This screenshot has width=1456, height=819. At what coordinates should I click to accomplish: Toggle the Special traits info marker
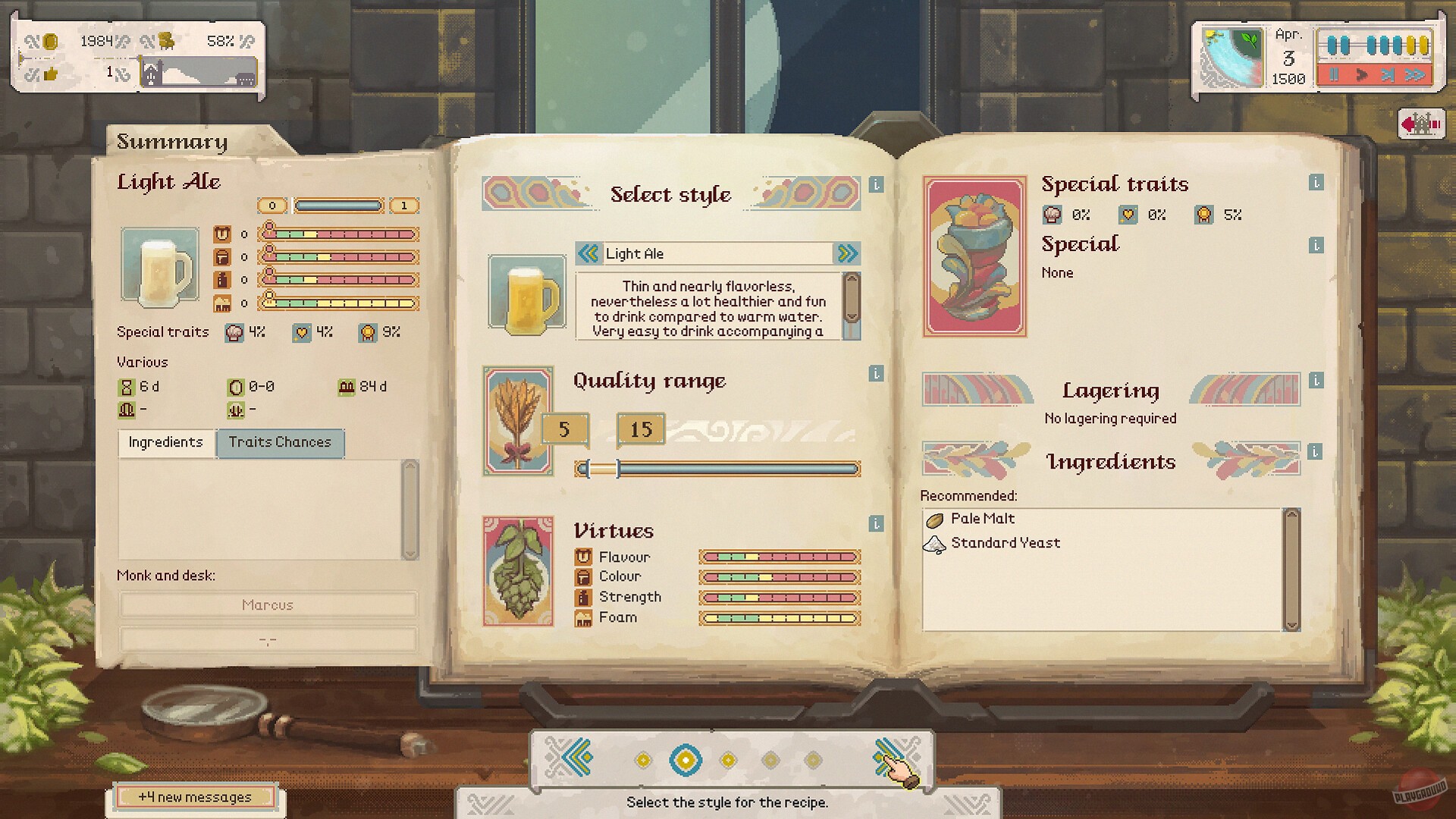pyautogui.click(x=1316, y=184)
